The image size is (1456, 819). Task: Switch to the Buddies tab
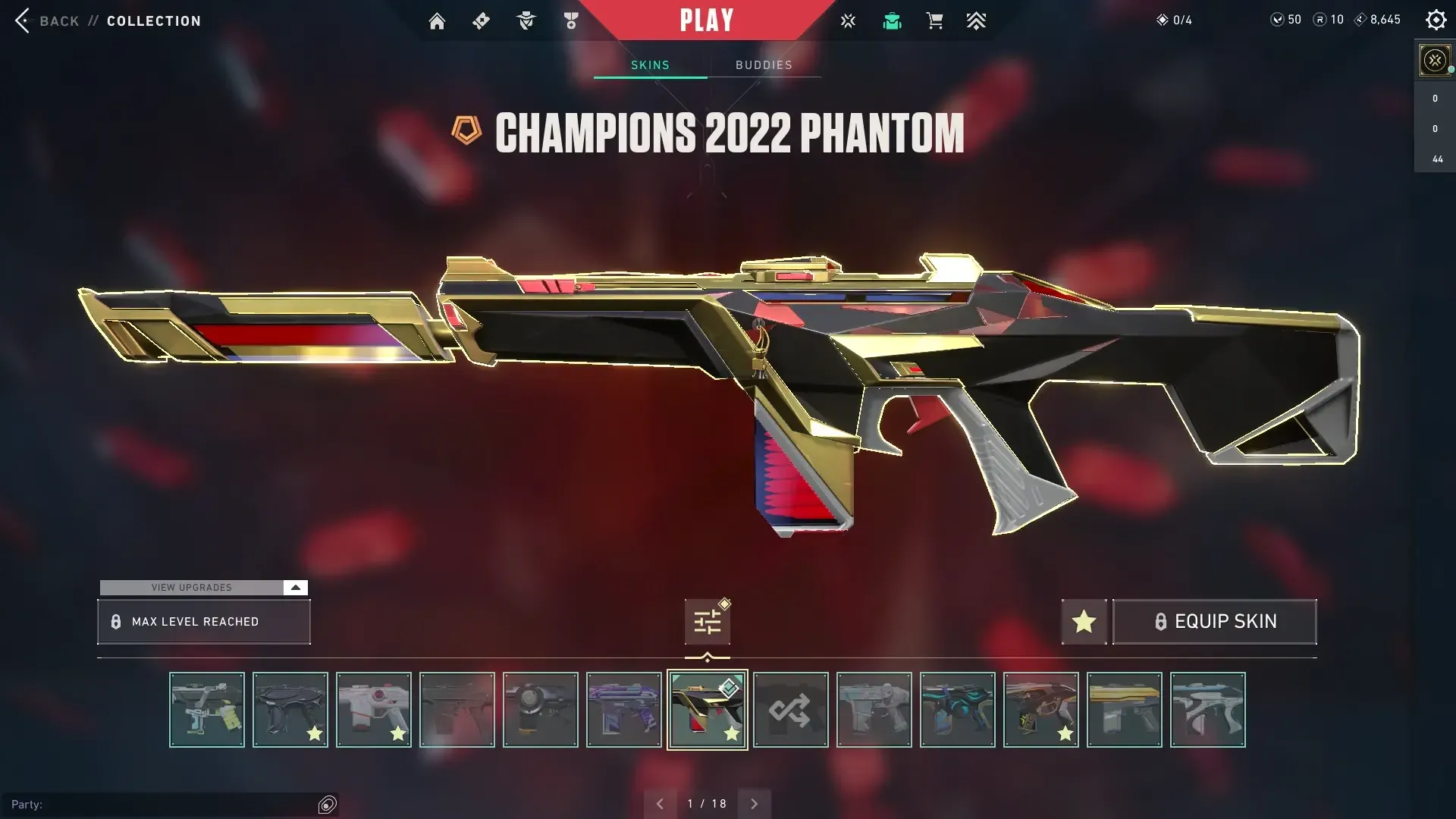764,64
